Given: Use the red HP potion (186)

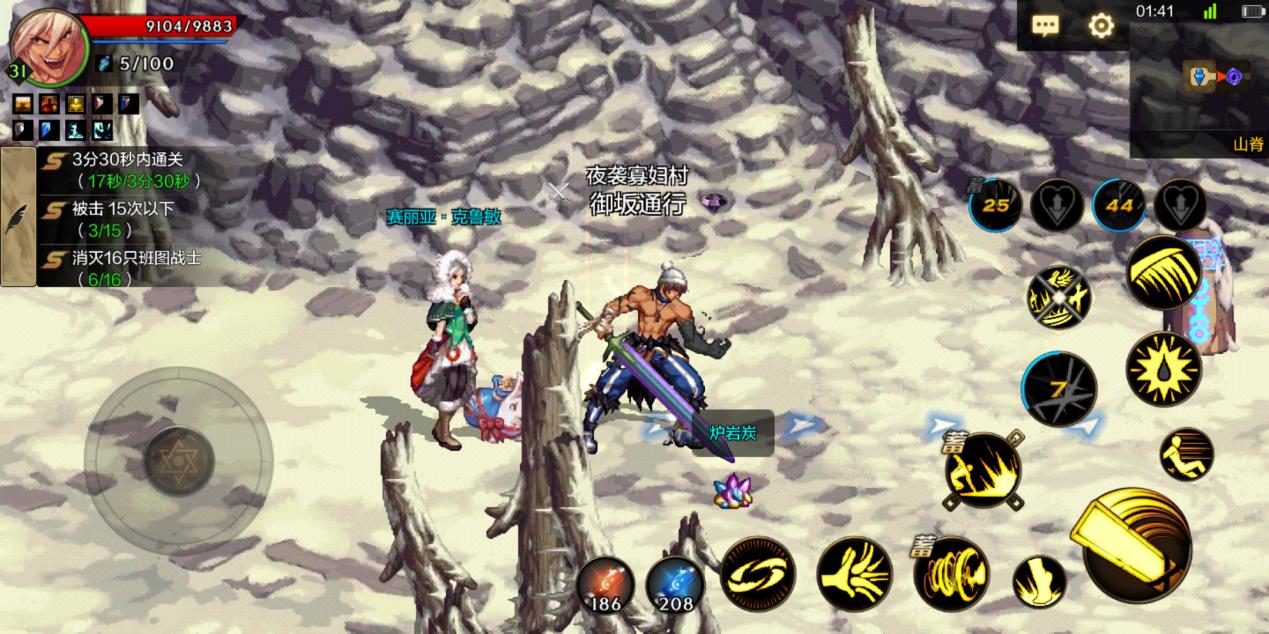Looking at the screenshot, I should coord(605,584).
